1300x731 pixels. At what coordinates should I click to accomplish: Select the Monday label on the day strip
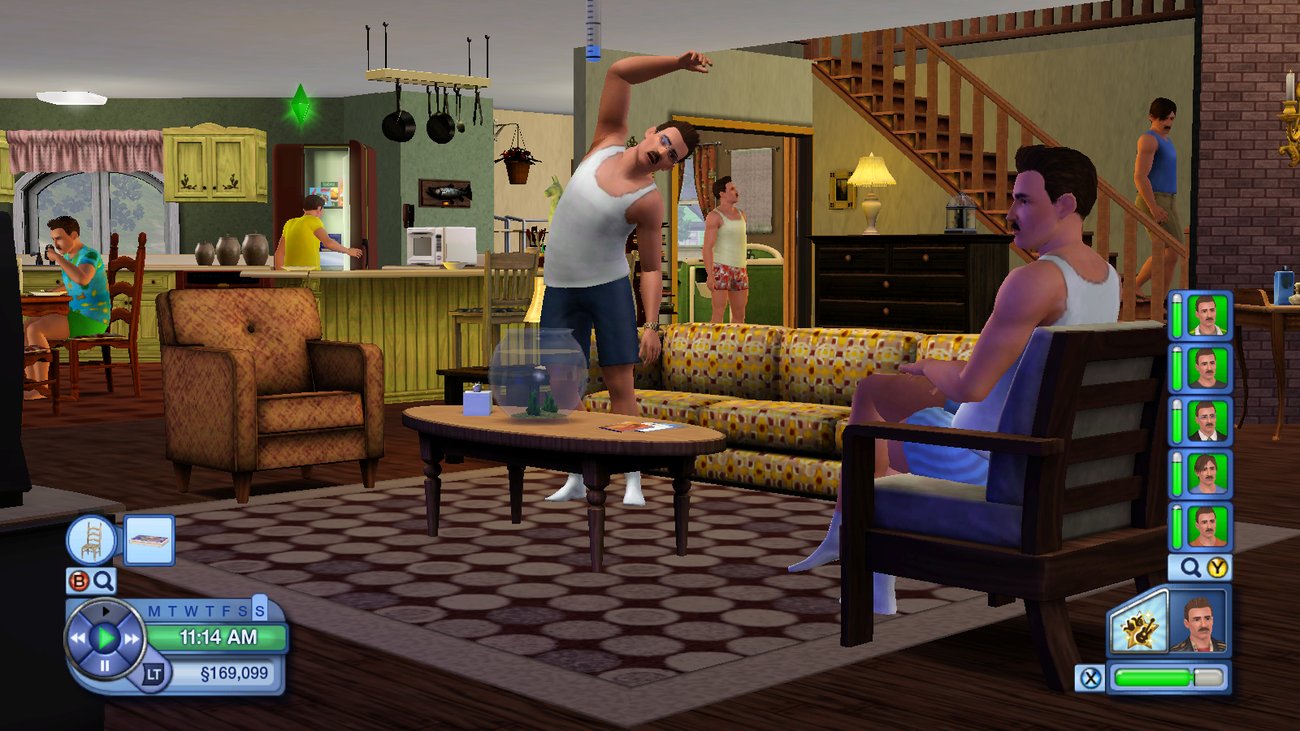tap(152, 610)
